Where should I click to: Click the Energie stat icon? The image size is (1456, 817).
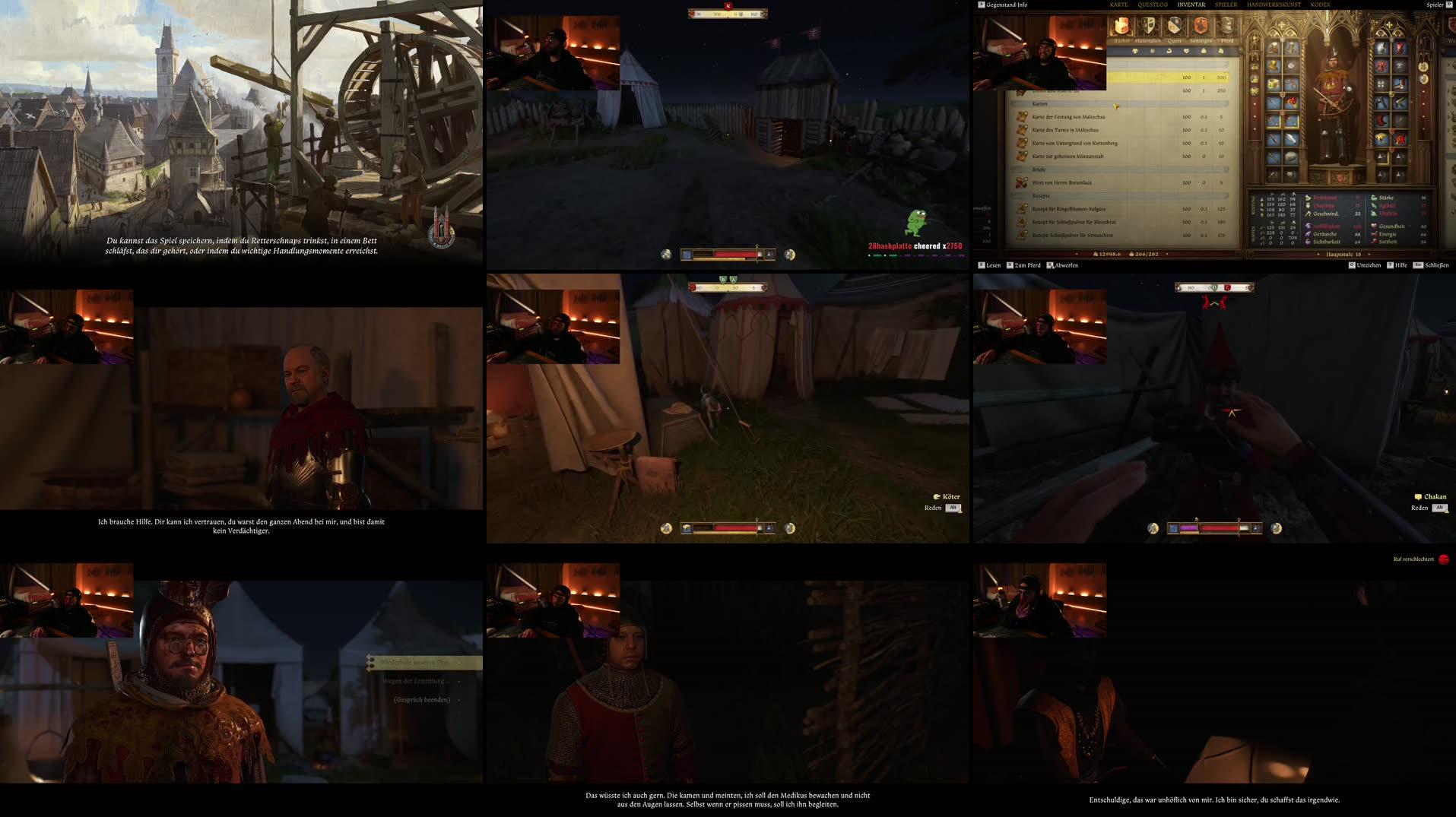pos(1373,234)
